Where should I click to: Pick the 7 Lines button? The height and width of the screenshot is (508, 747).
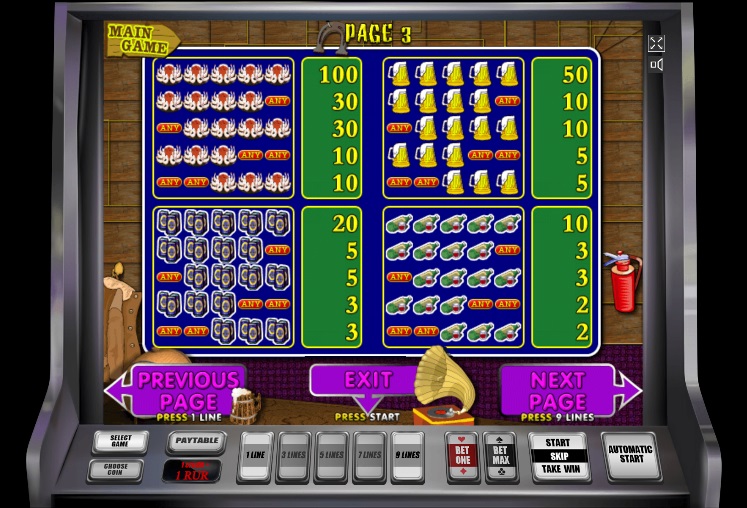click(369, 457)
